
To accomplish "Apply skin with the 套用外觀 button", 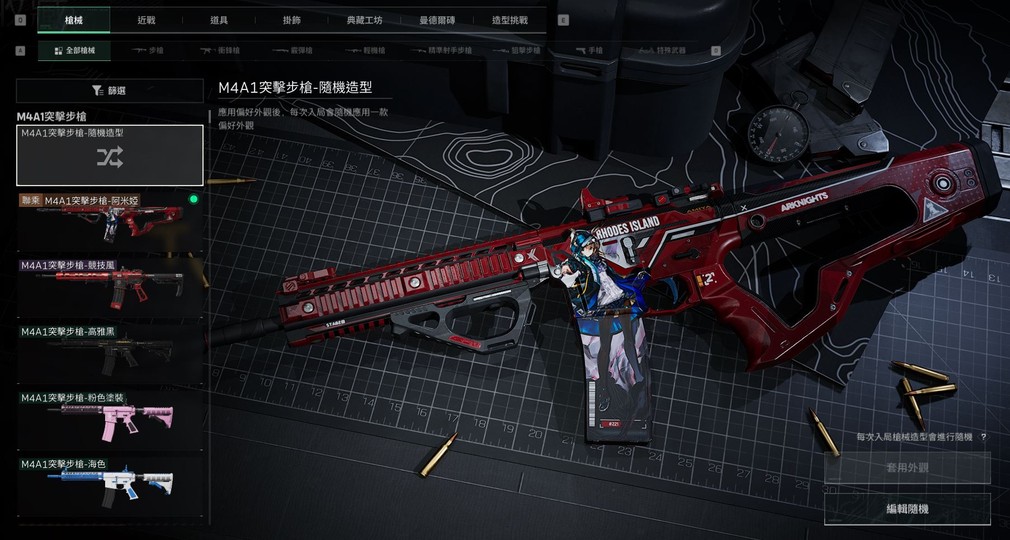I will click(907, 467).
